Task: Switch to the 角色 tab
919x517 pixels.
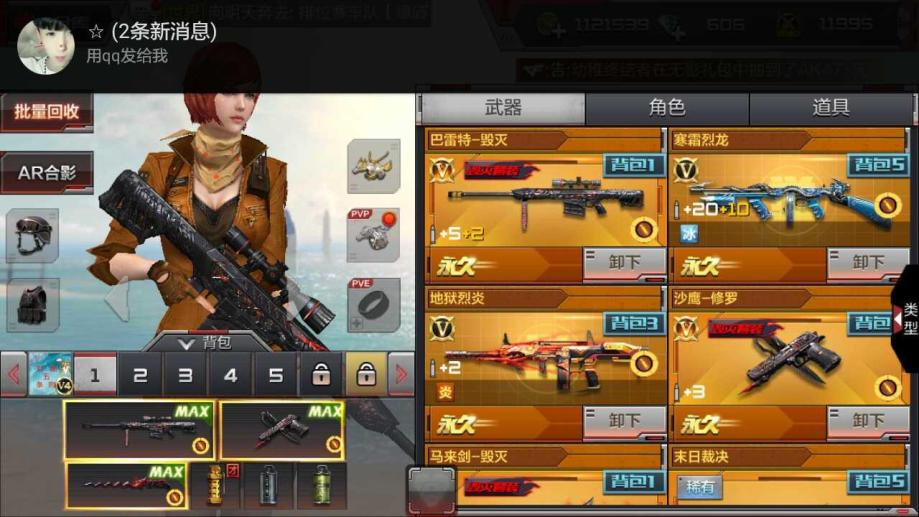Action: point(667,109)
